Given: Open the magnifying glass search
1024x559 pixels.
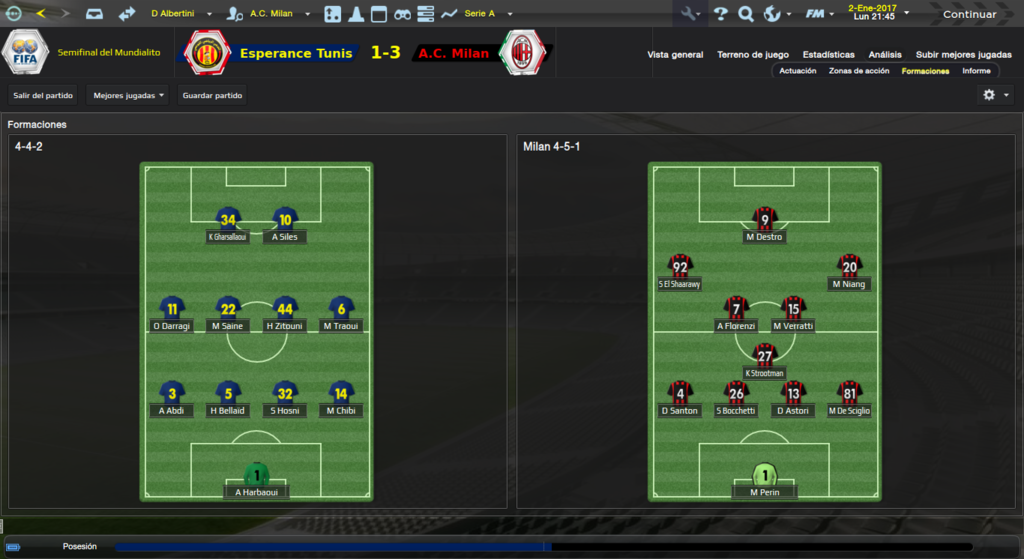Looking at the screenshot, I should pyautogui.click(x=745, y=14).
